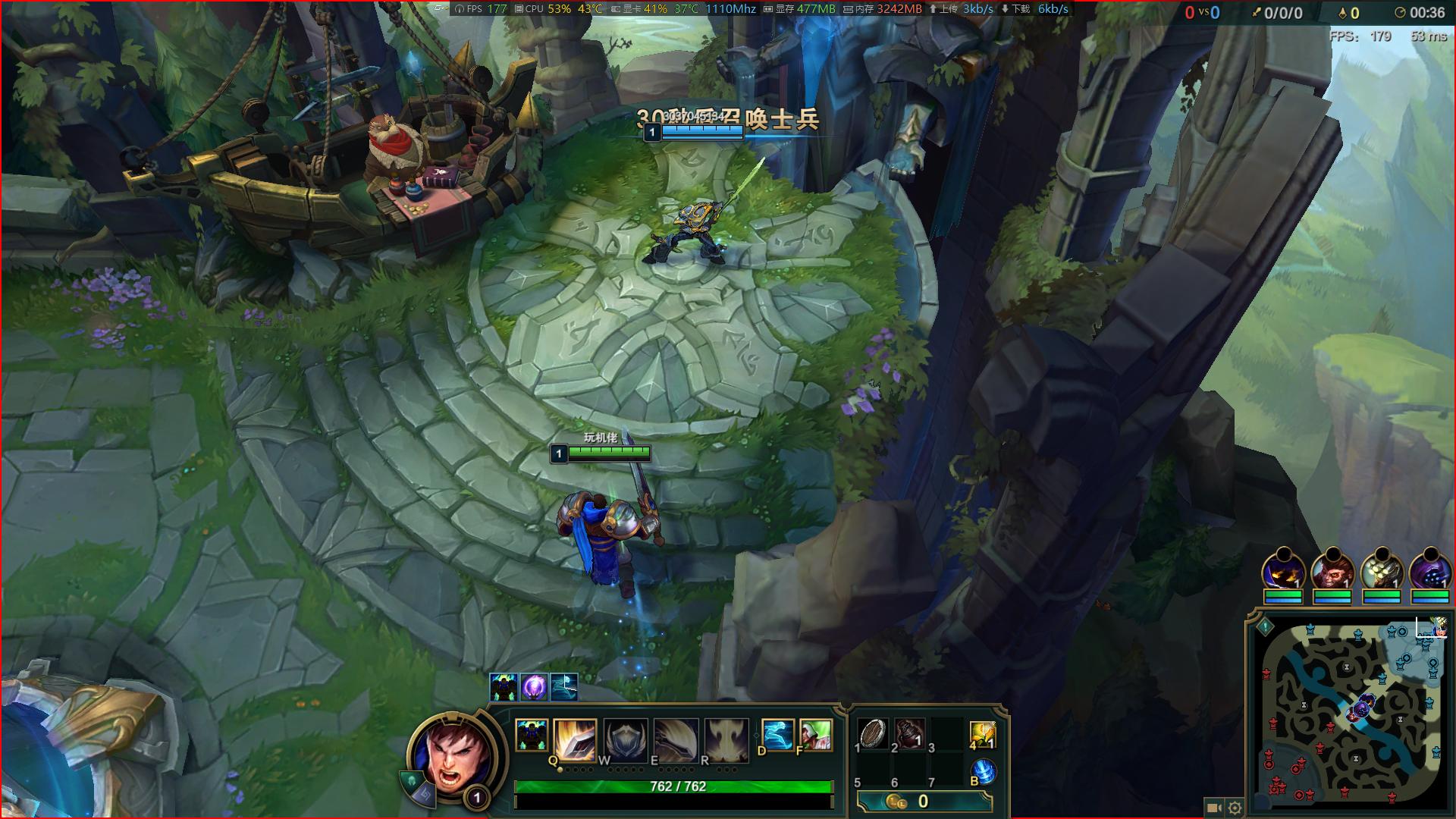Select the Wukong teammate portrait
Viewport: 1456px width, 819px height.
(1332, 571)
